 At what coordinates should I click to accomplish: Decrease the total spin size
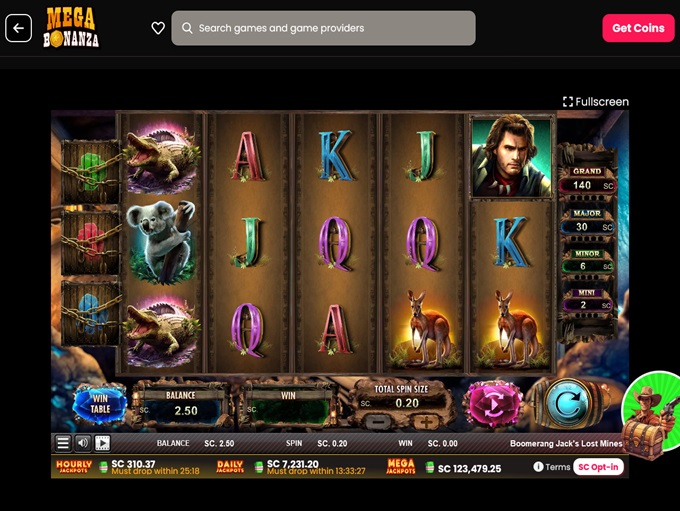[378, 422]
